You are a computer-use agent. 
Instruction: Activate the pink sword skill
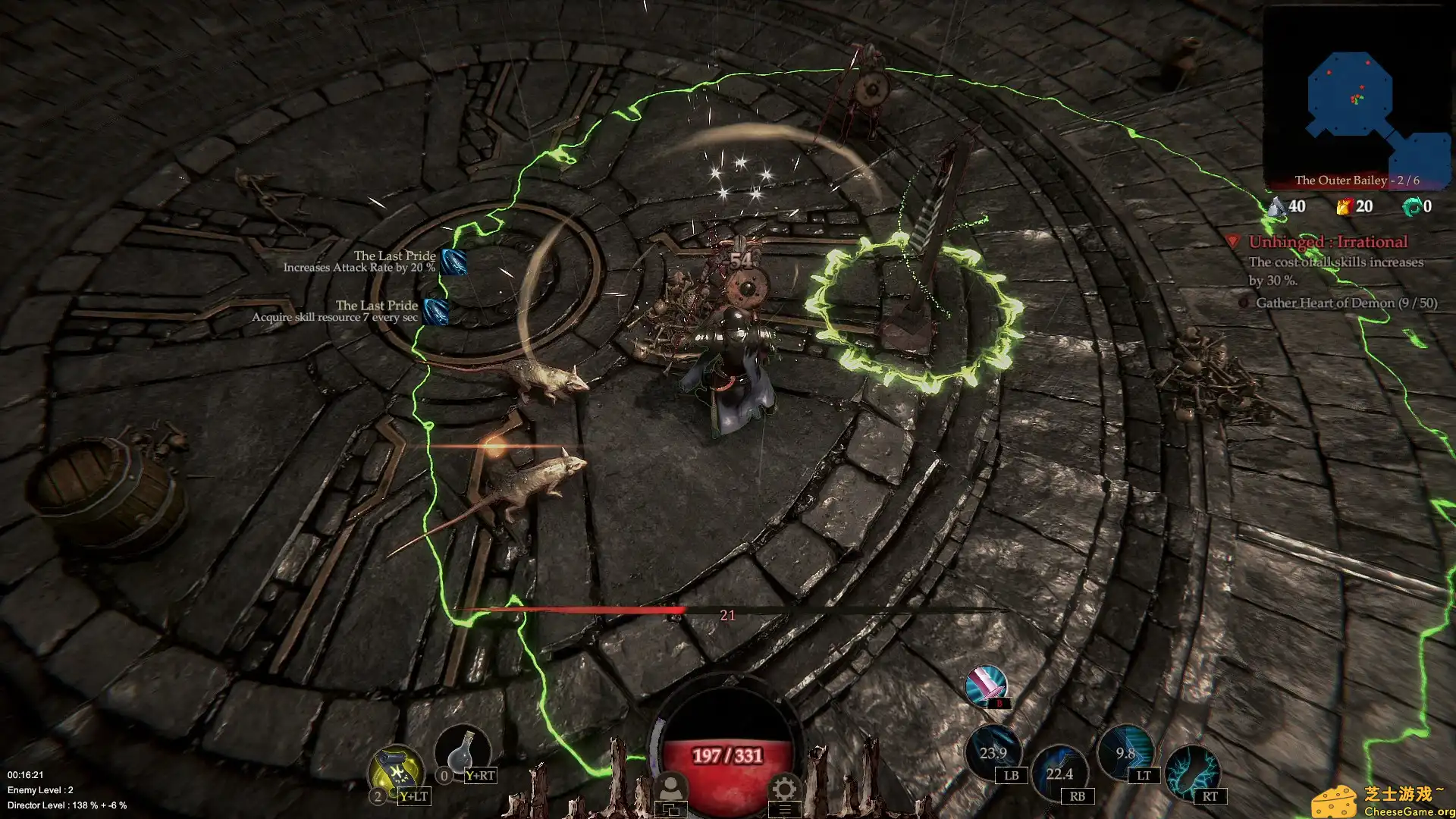(986, 685)
